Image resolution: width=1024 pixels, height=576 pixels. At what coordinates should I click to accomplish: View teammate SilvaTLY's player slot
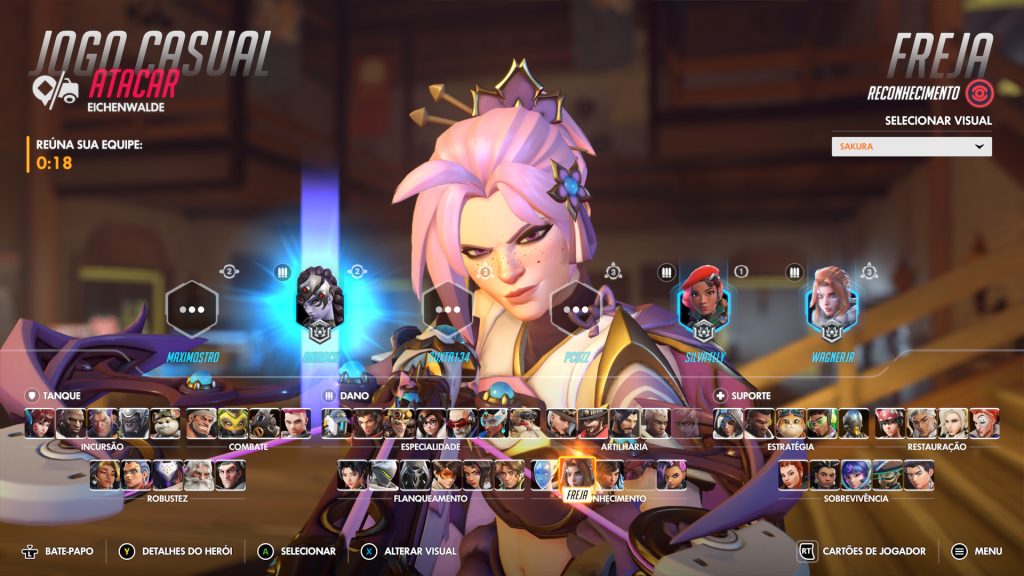click(x=705, y=303)
